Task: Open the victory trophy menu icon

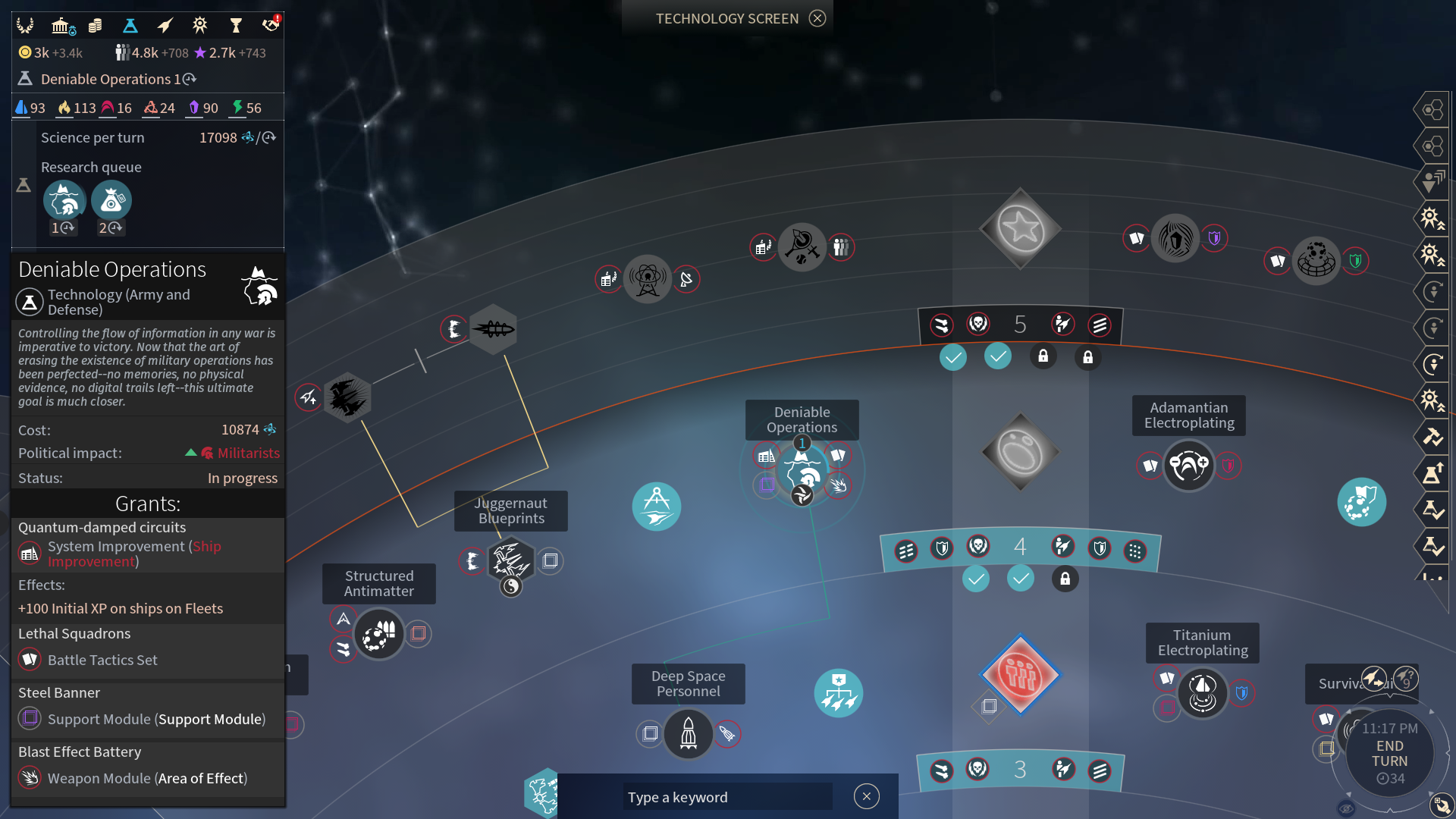Action: point(235,26)
